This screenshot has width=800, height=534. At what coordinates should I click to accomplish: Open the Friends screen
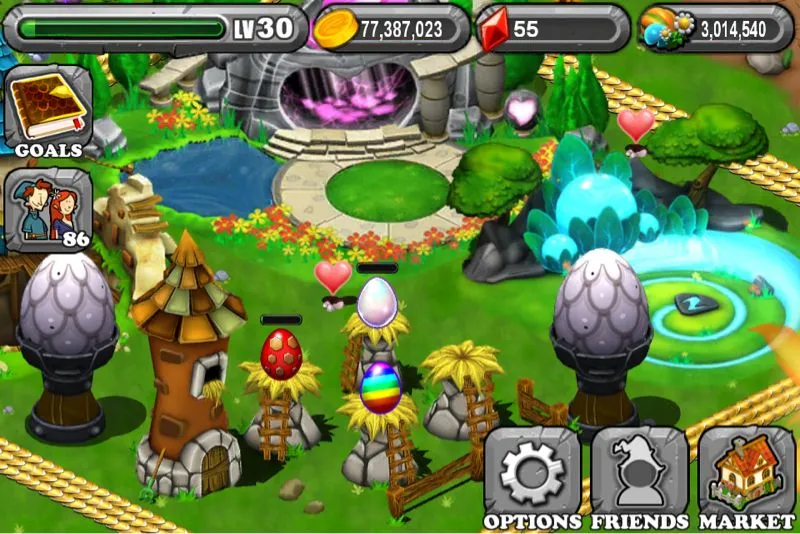[x=639, y=475]
